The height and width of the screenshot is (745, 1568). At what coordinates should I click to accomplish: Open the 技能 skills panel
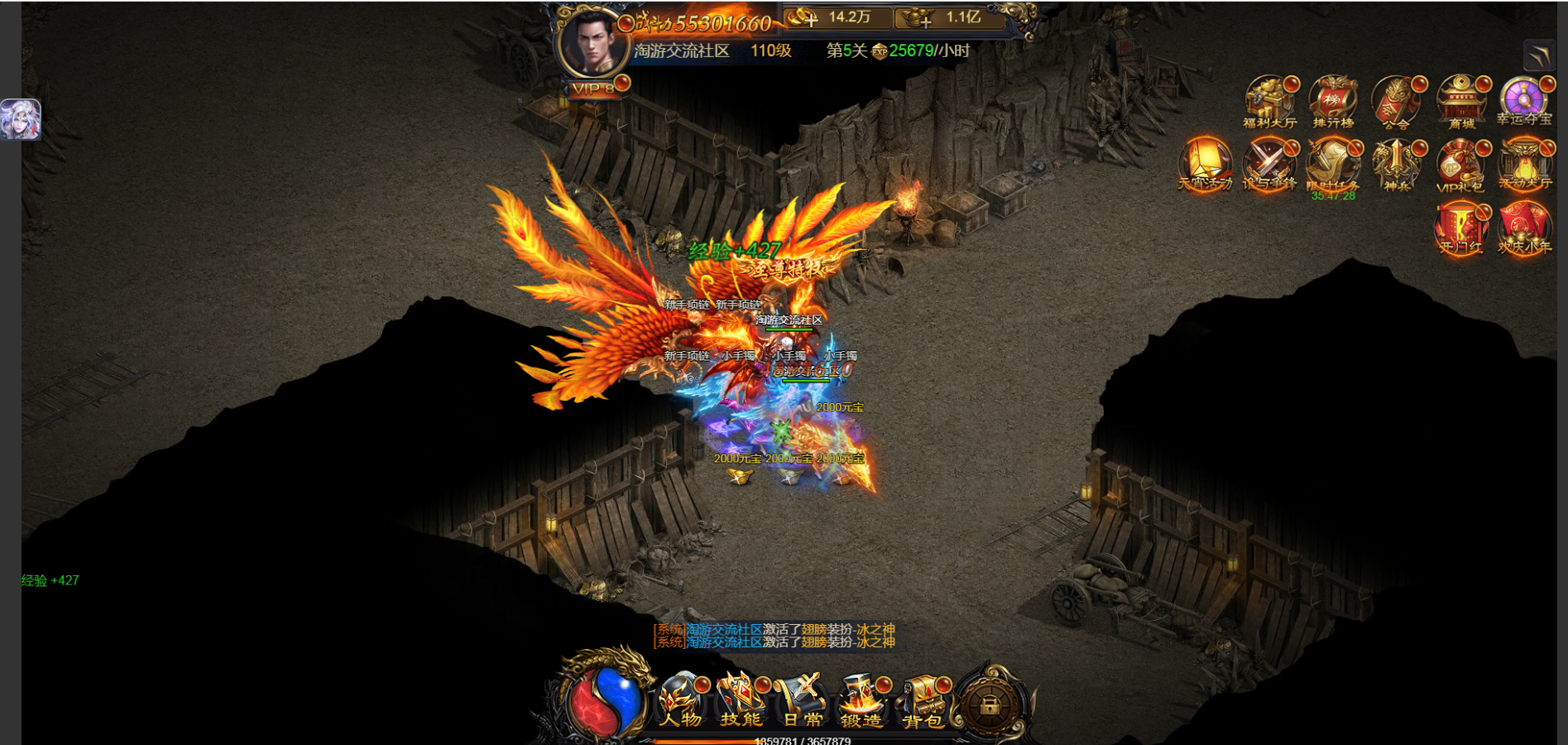pos(741,700)
